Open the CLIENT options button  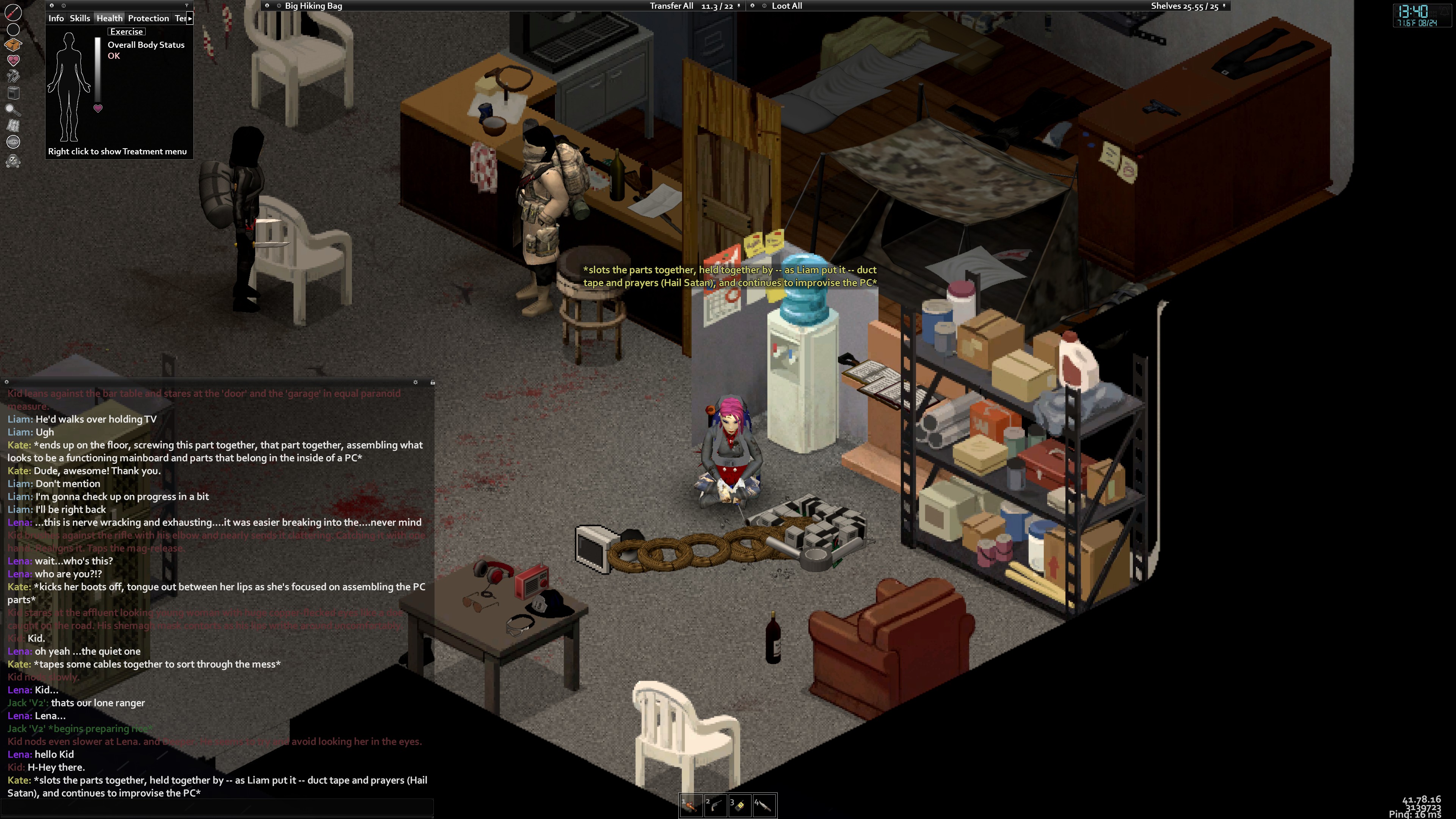[x=13, y=142]
